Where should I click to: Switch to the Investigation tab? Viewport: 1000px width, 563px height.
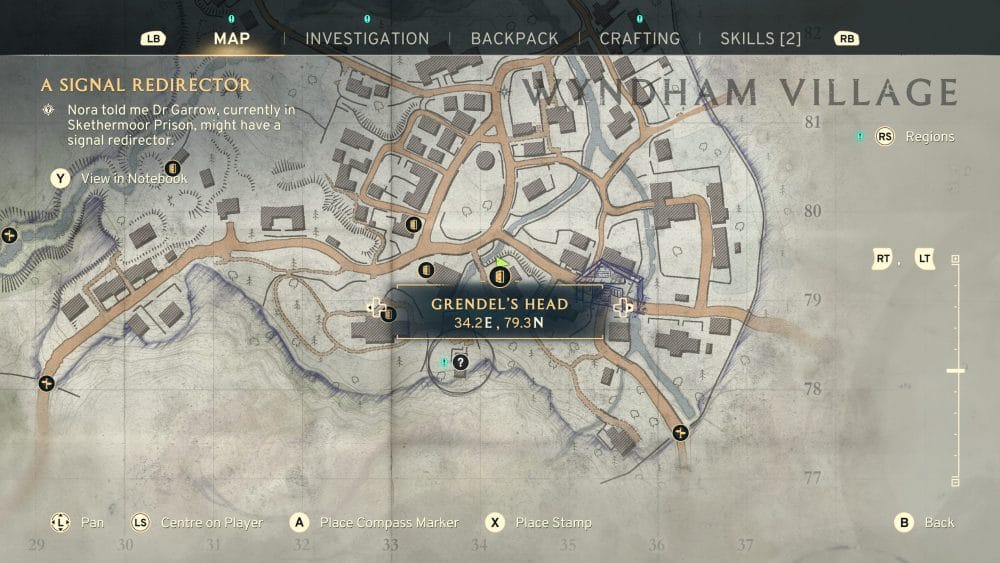click(x=367, y=39)
